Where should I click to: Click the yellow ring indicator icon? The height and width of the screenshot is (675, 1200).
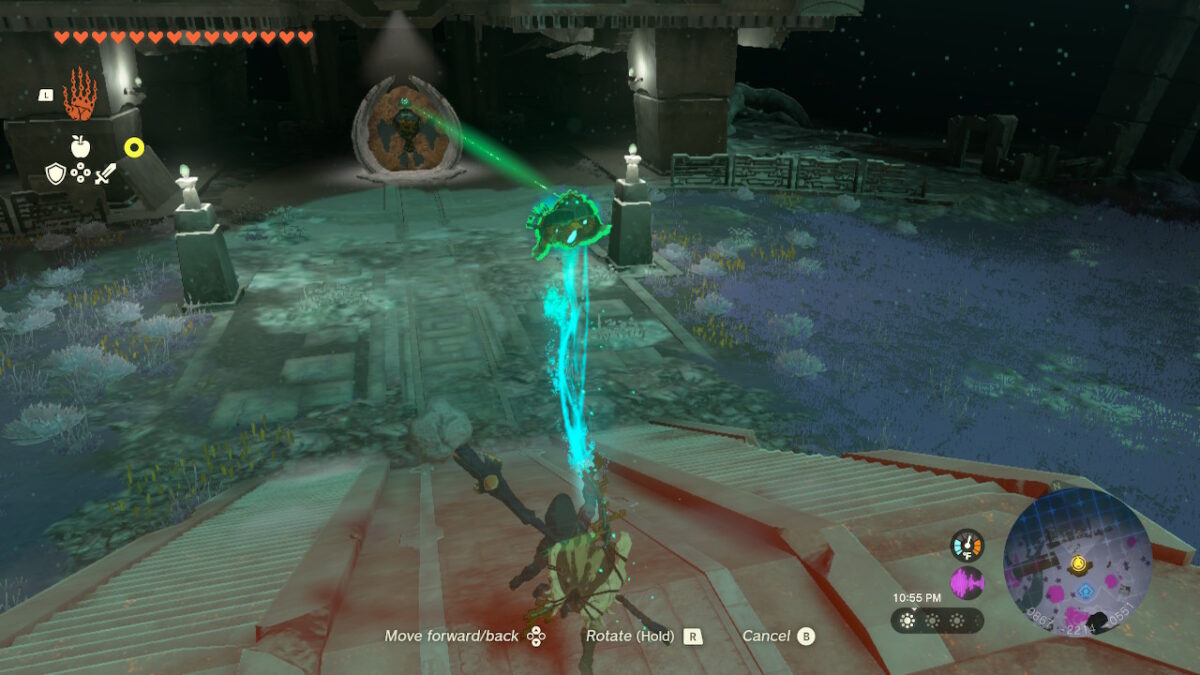(x=134, y=147)
